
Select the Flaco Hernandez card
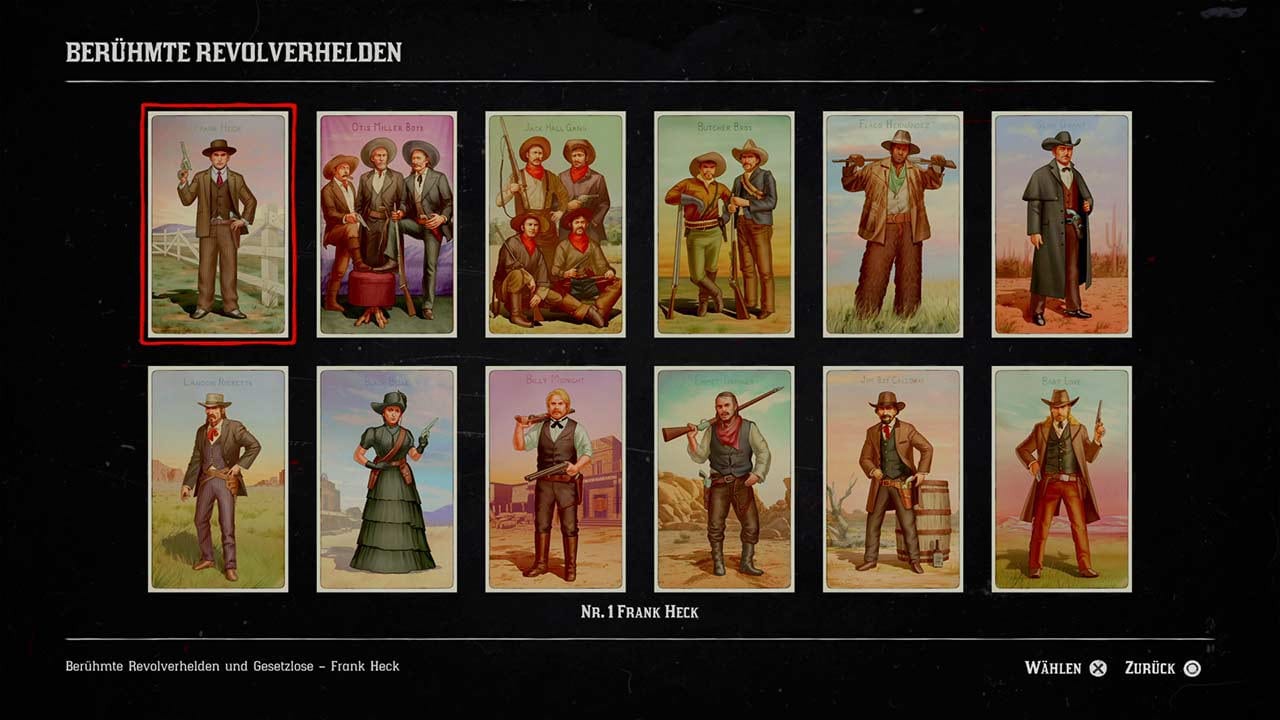coord(893,224)
